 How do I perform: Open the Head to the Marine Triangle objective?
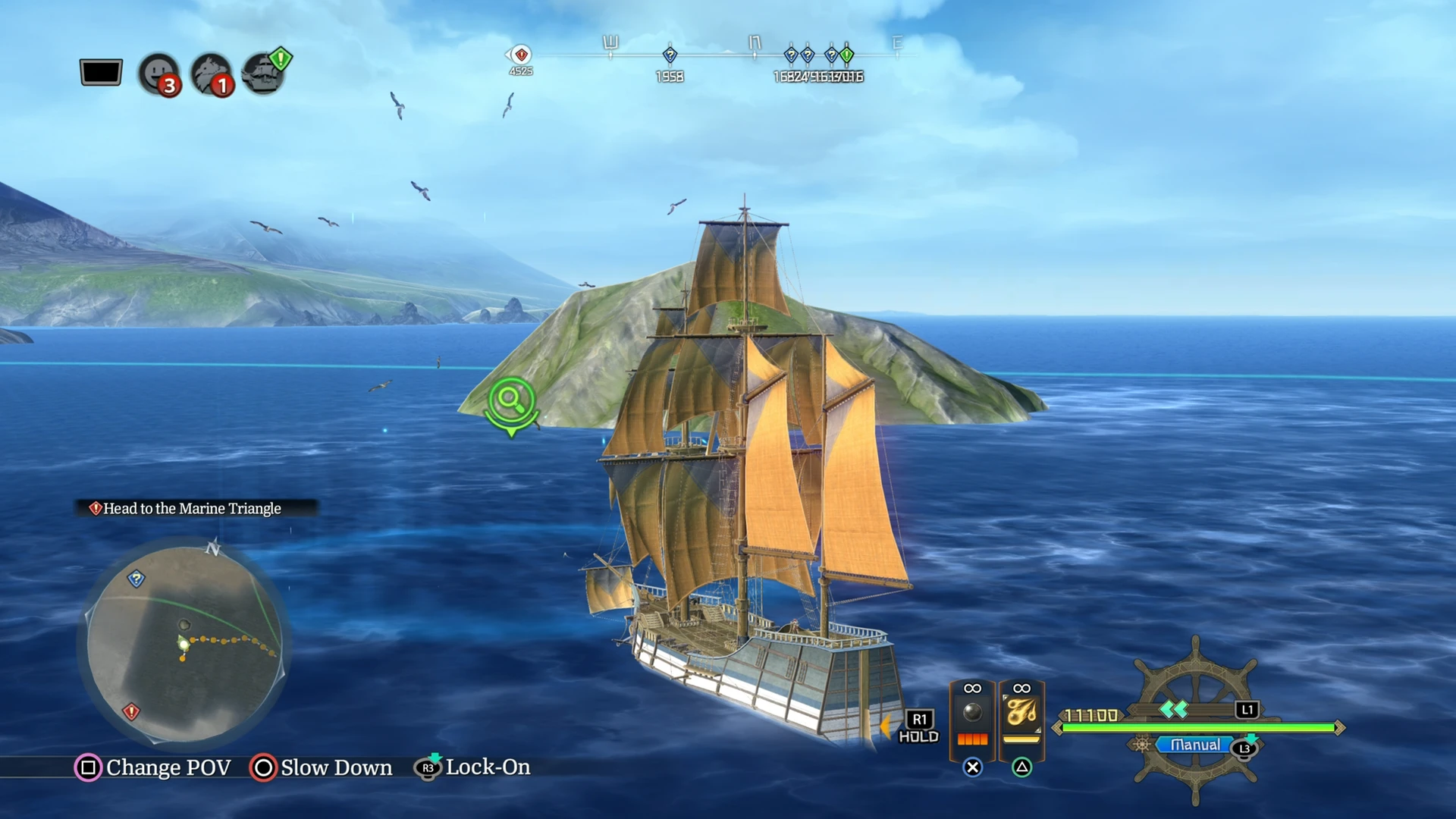(192, 508)
